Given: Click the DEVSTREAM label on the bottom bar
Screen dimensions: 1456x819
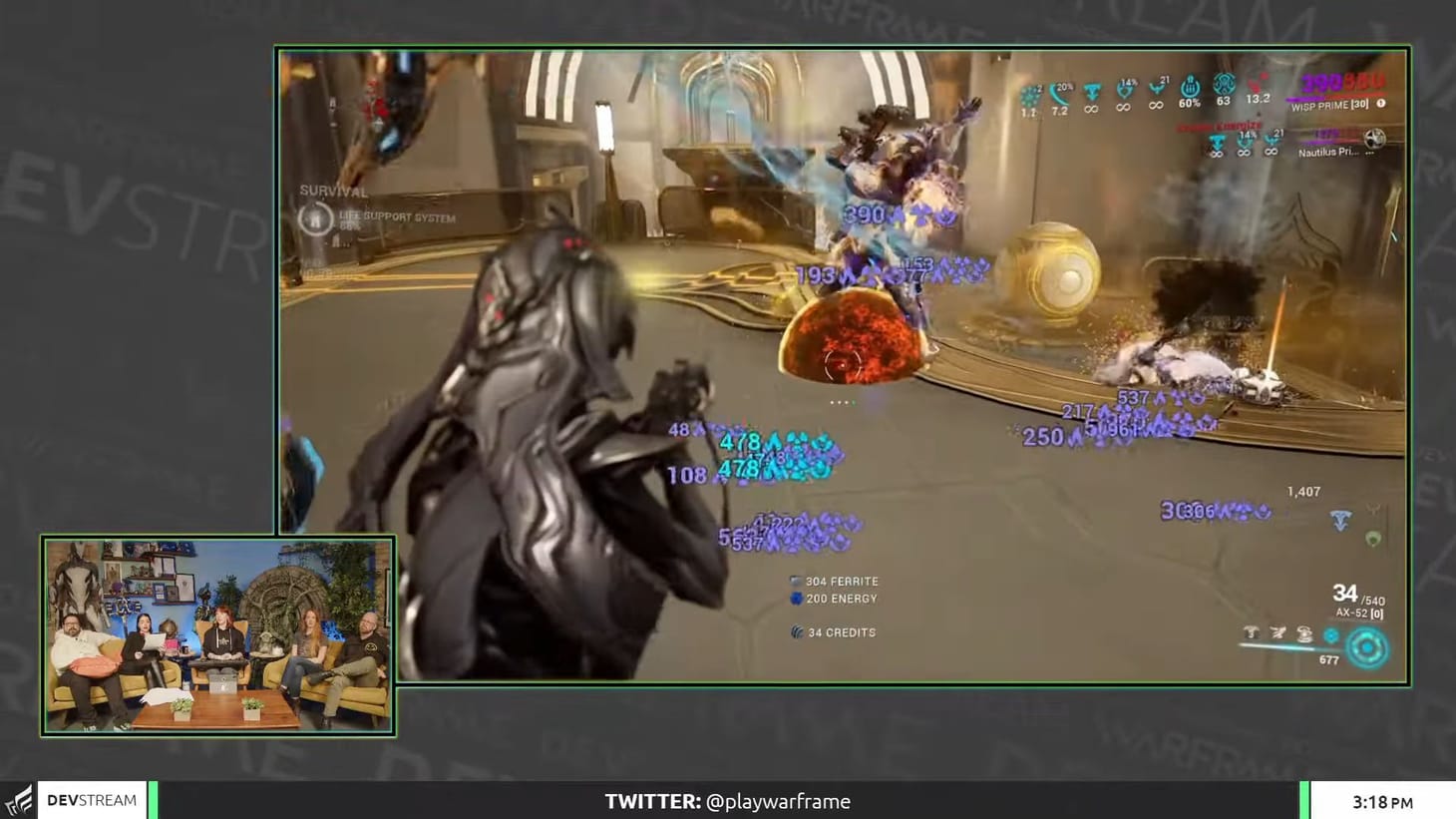Looking at the screenshot, I should pyautogui.click(x=92, y=799).
